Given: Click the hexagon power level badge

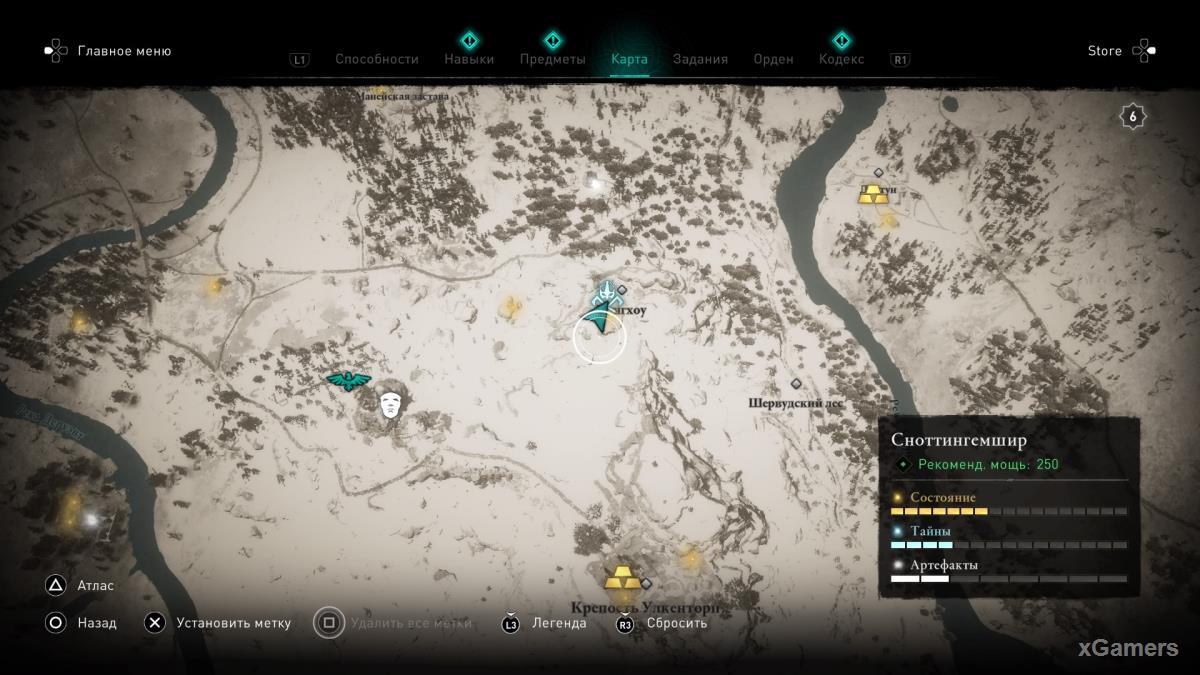Looking at the screenshot, I should 1132,117.
